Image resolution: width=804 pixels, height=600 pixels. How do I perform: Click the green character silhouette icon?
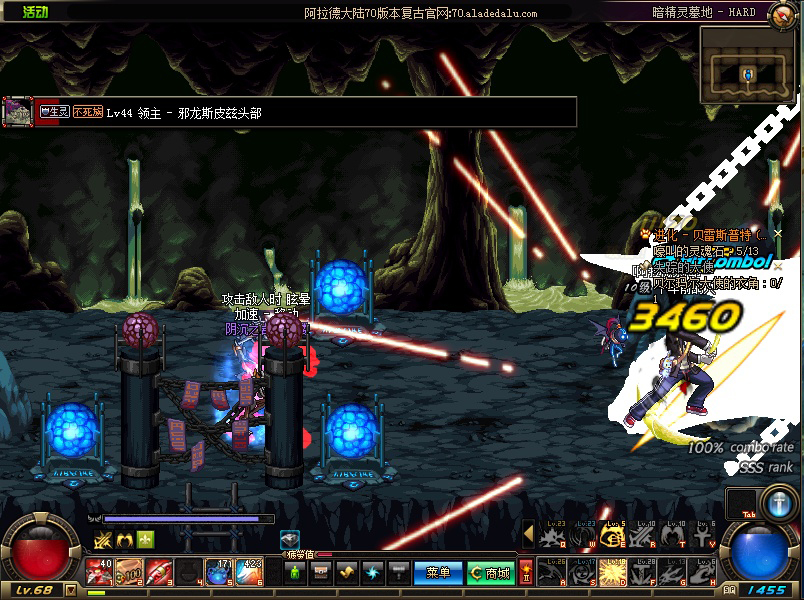(x=295, y=573)
